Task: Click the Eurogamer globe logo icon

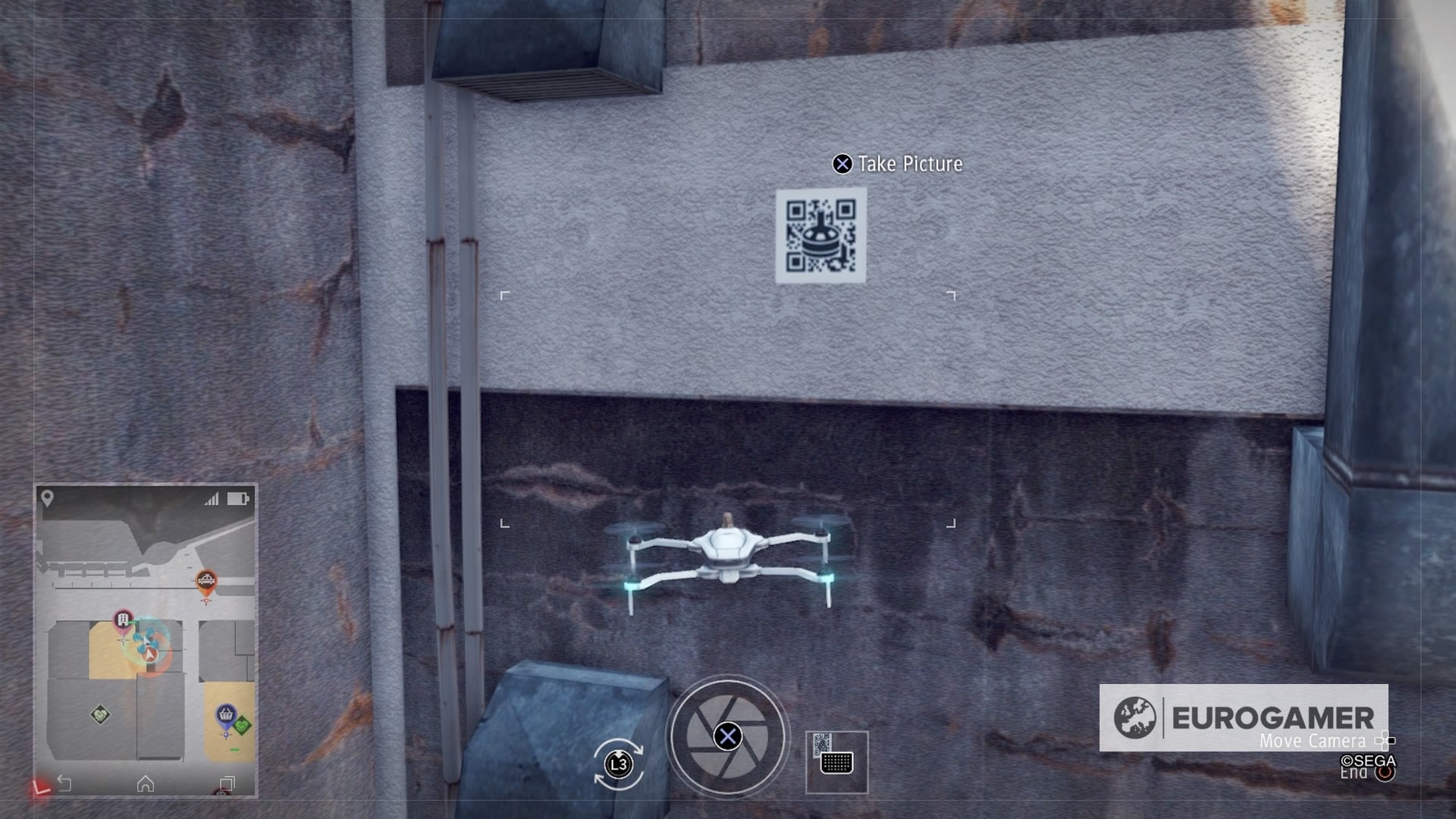Action: tap(1134, 717)
